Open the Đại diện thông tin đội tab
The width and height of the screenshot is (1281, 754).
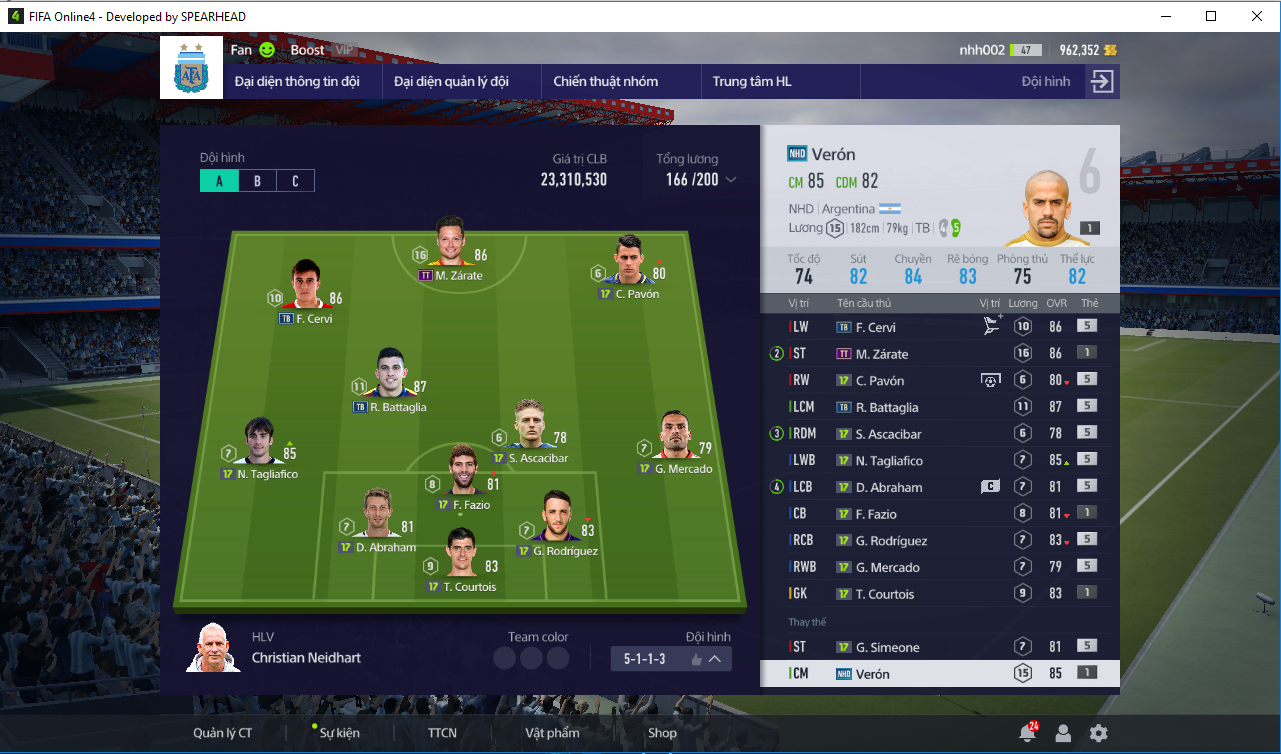click(297, 82)
